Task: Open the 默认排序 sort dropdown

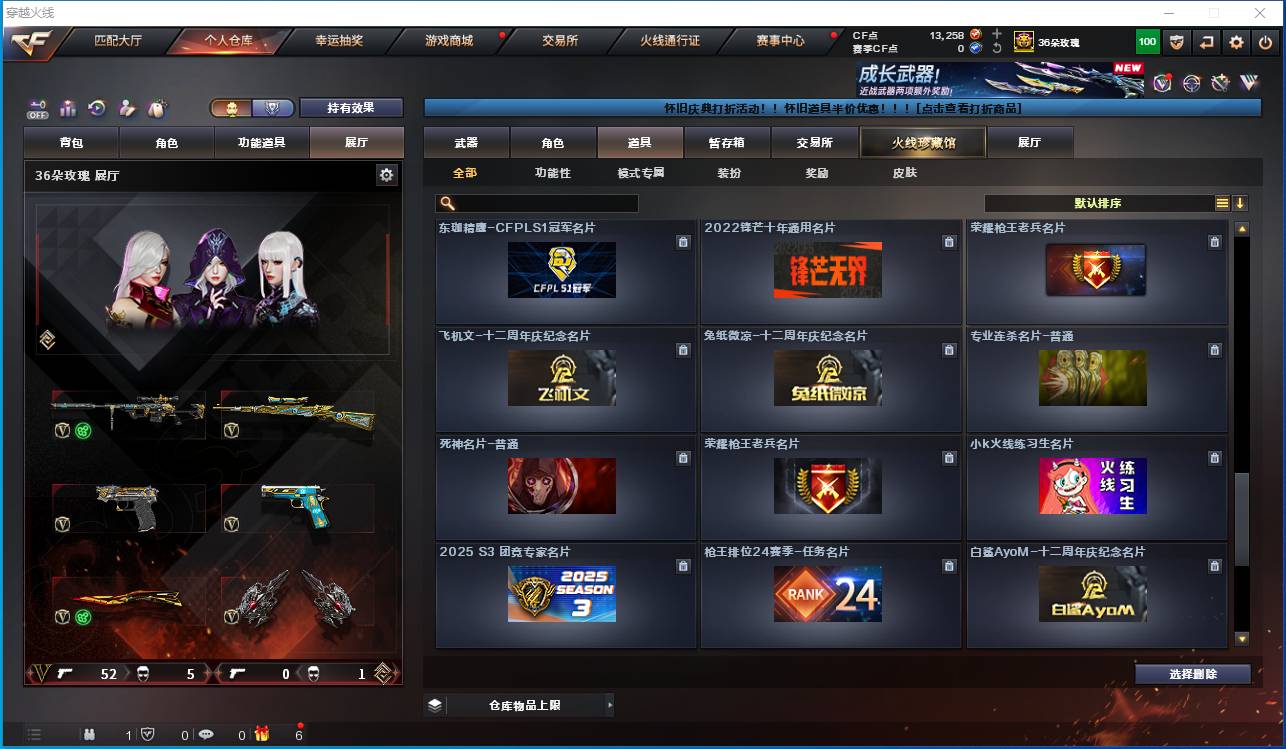Action: pyautogui.click(x=1100, y=203)
